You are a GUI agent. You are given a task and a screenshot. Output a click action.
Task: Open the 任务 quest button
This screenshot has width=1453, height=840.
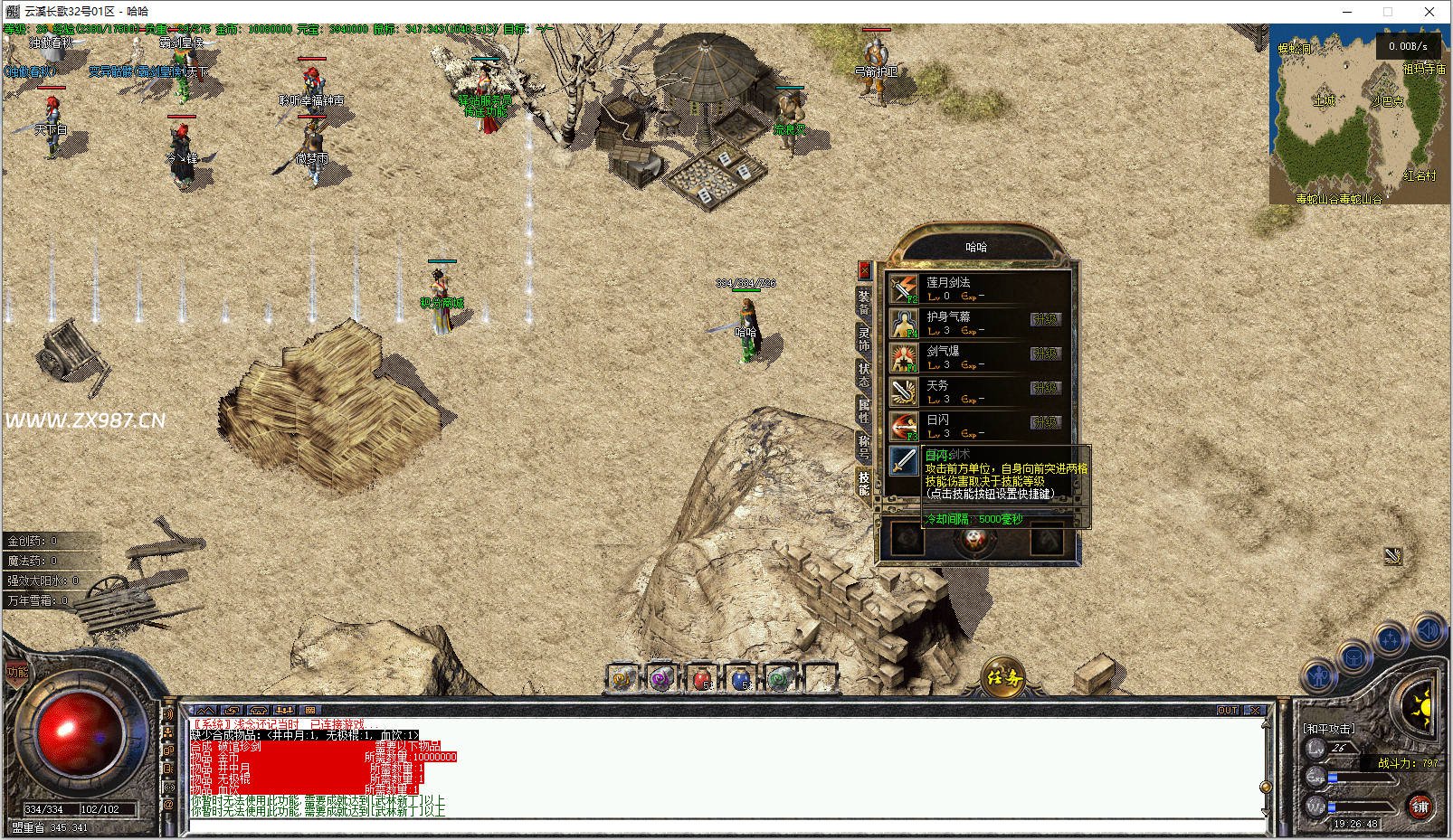click(x=1003, y=676)
